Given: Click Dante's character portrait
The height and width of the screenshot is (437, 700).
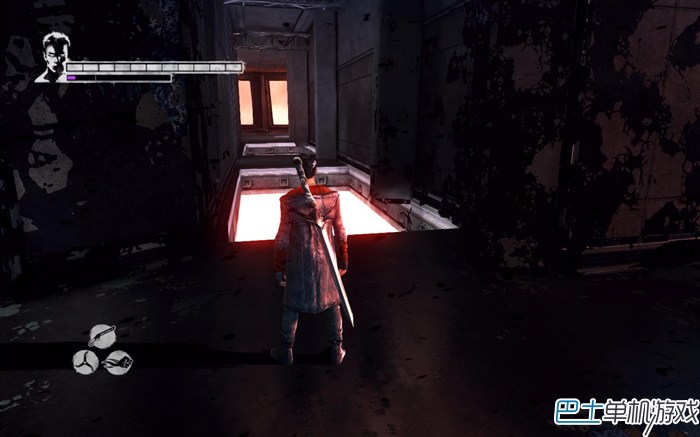Looking at the screenshot, I should pyautogui.click(x=51, y=57).
